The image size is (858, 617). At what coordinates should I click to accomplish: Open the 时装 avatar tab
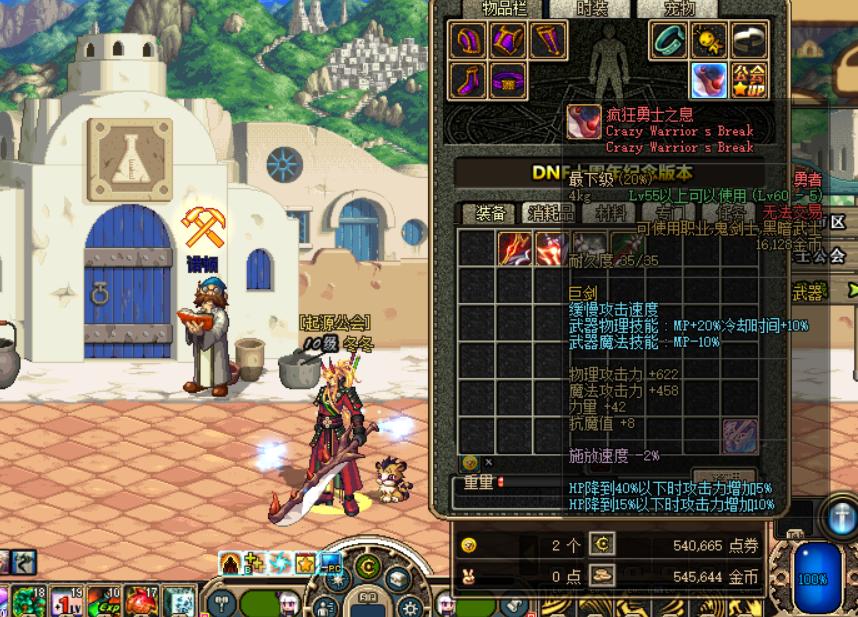[x=591, y=8]
